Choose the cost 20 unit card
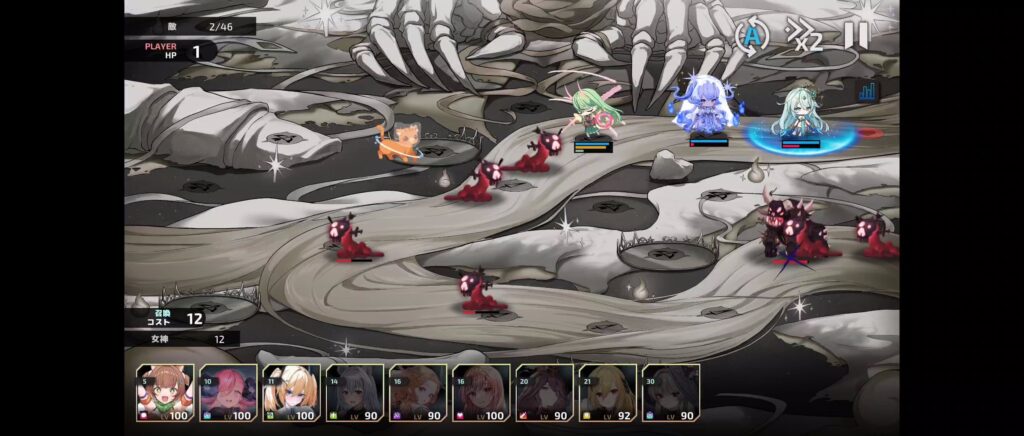This screenshot has width=1024, height=436. (544, 392)
